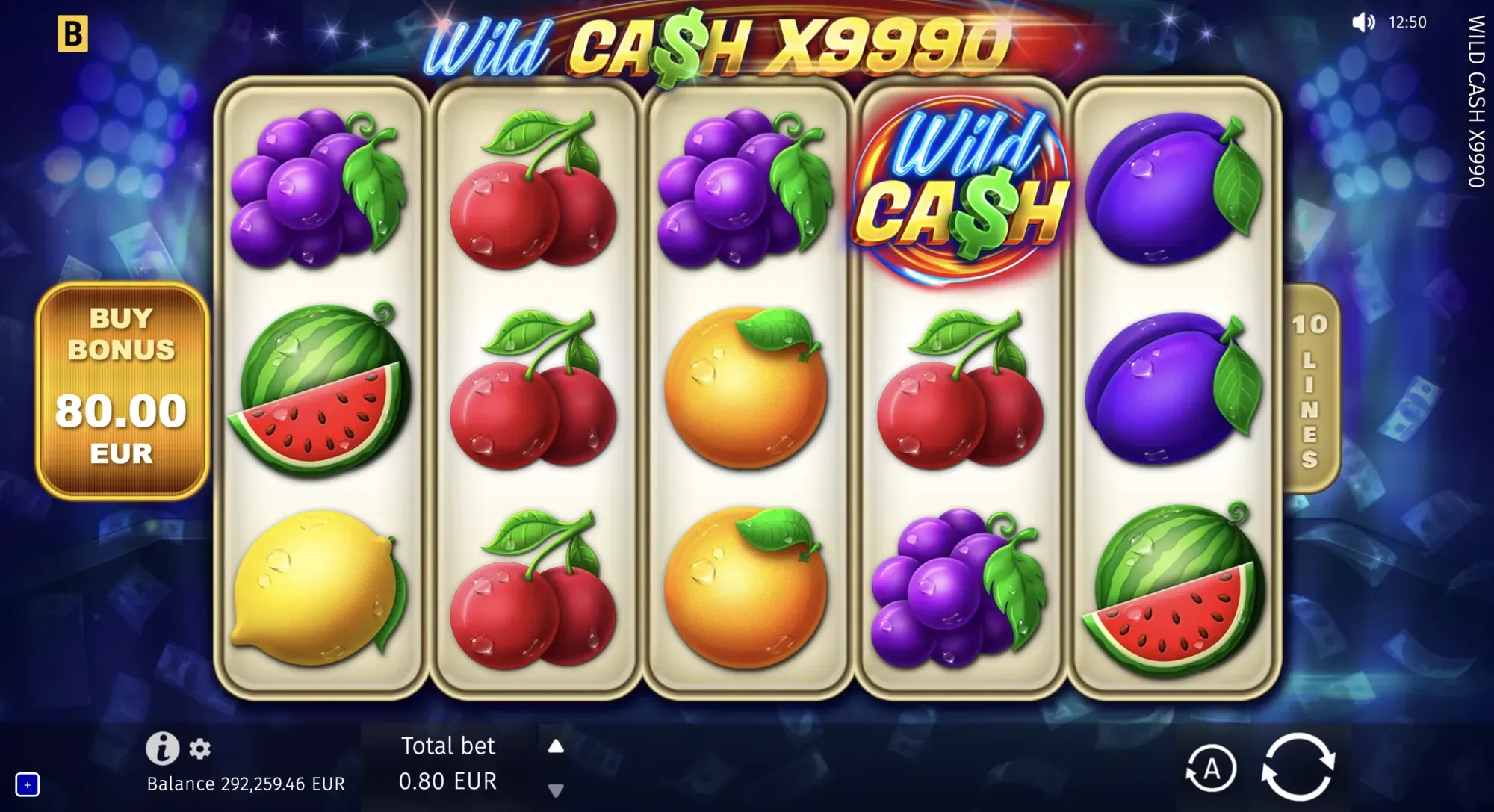1494x812 pixels.
Task: Select the 10 Lines tab
Action: 1310,389
